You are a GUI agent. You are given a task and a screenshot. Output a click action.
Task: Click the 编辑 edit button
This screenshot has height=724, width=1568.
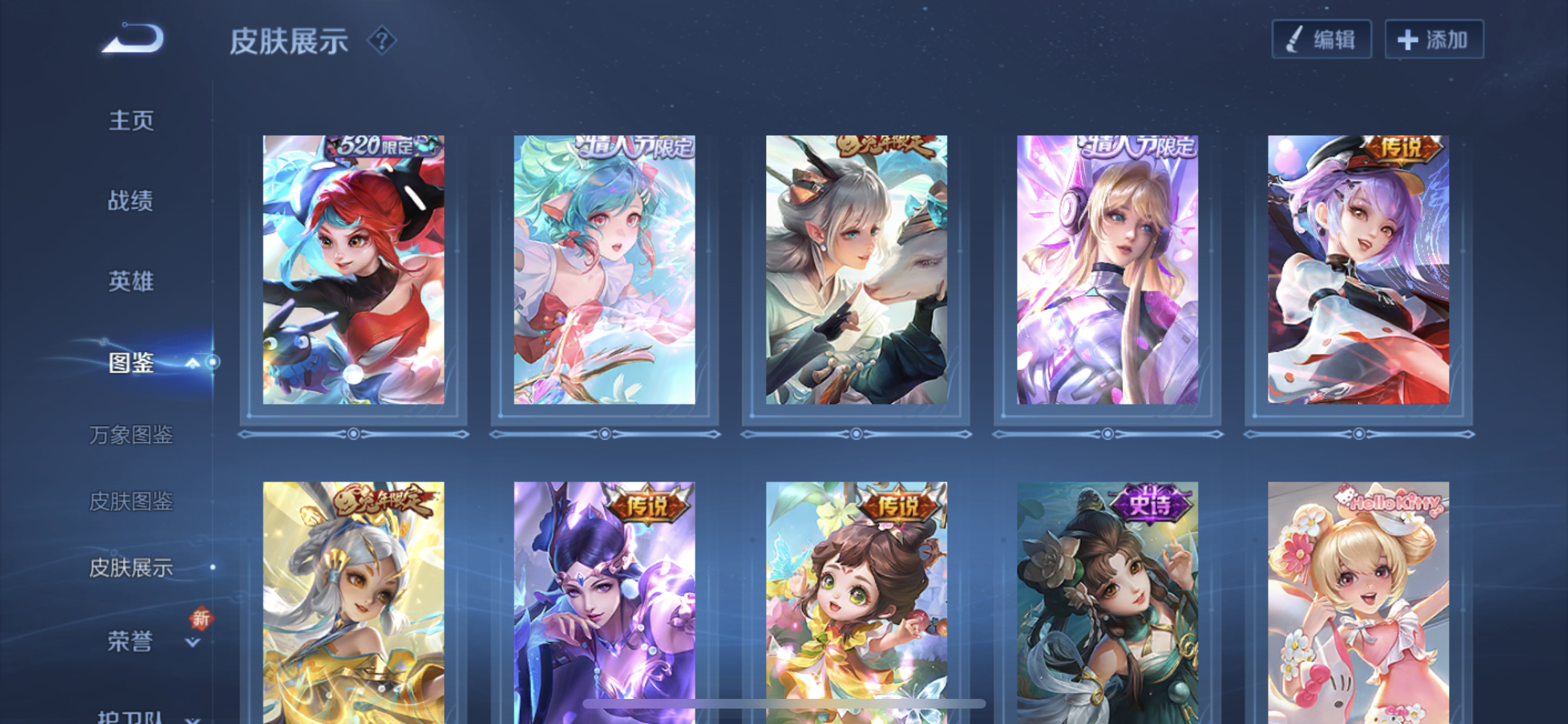pos(1321,40)
